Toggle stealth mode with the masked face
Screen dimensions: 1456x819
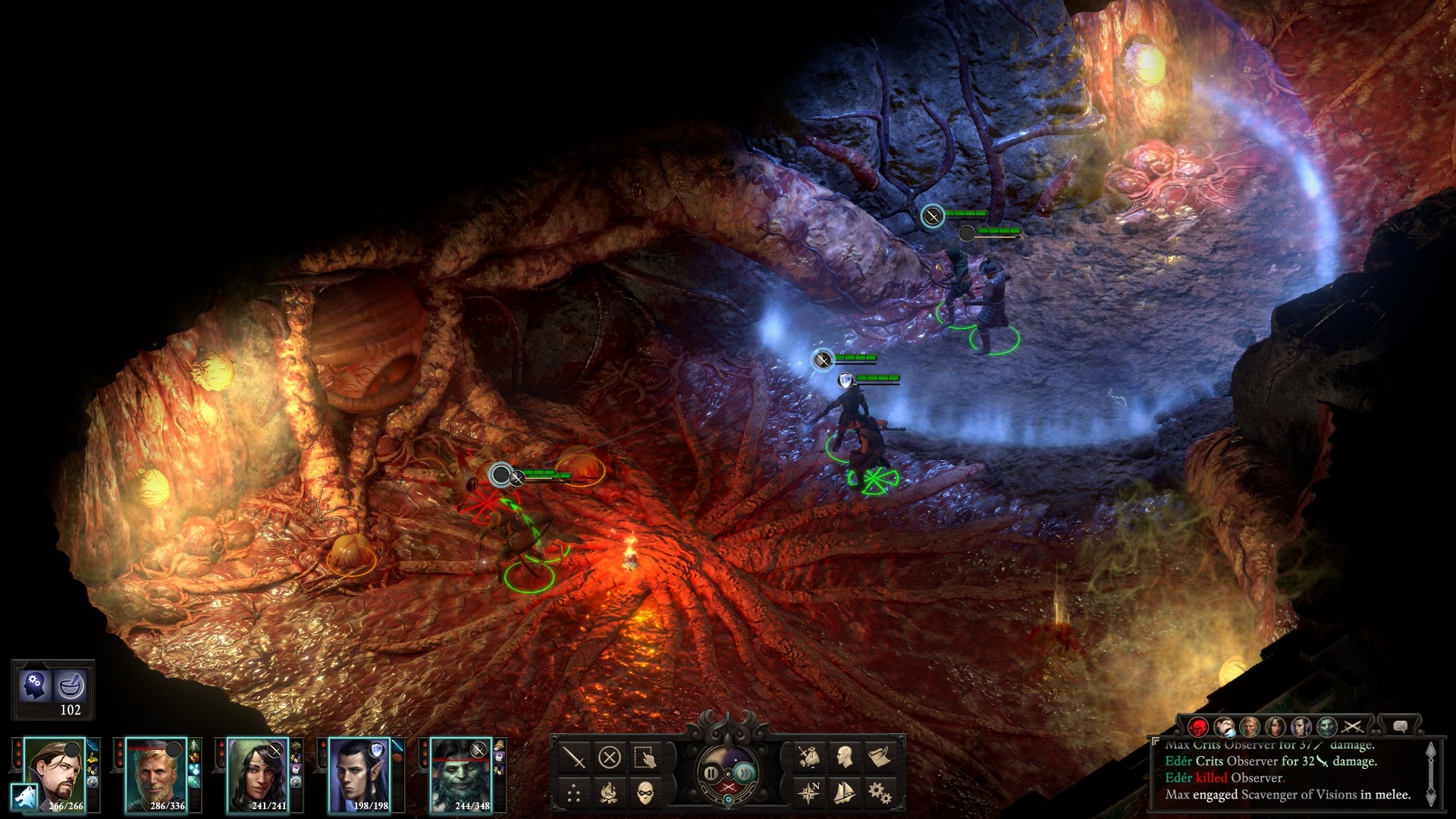pos(645,793)
